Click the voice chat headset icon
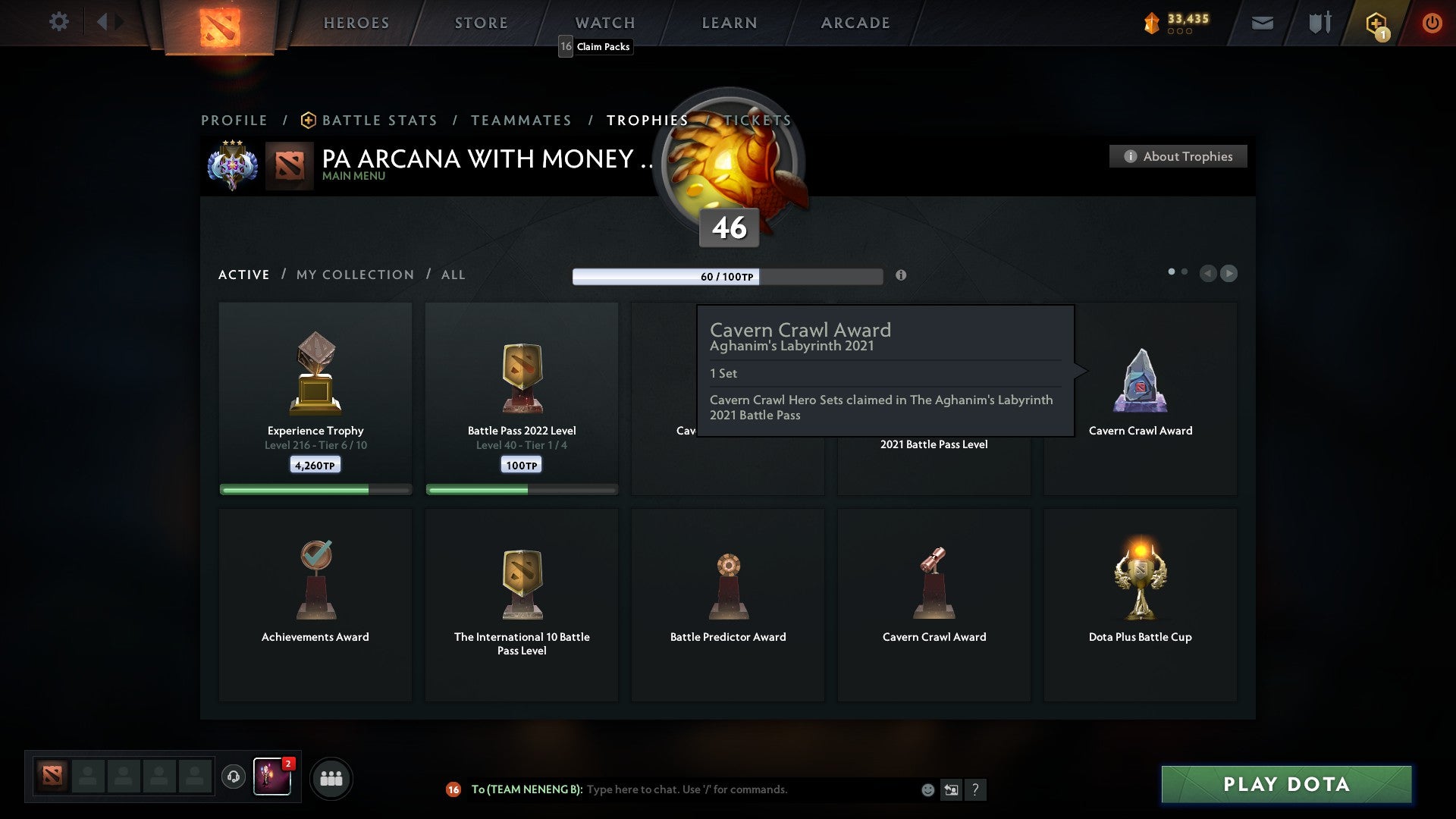Screen dimensions: 1456x819 point(234,778)
